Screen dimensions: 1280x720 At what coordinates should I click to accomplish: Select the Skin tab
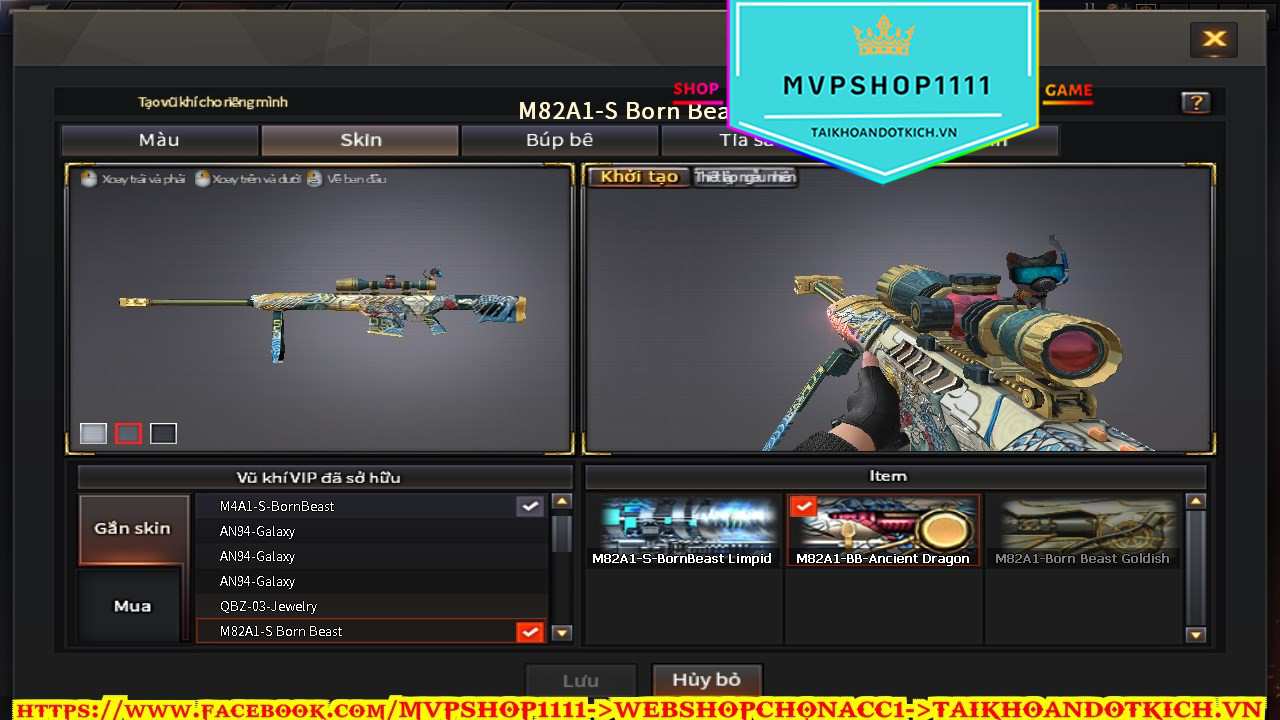coord(360,140)
